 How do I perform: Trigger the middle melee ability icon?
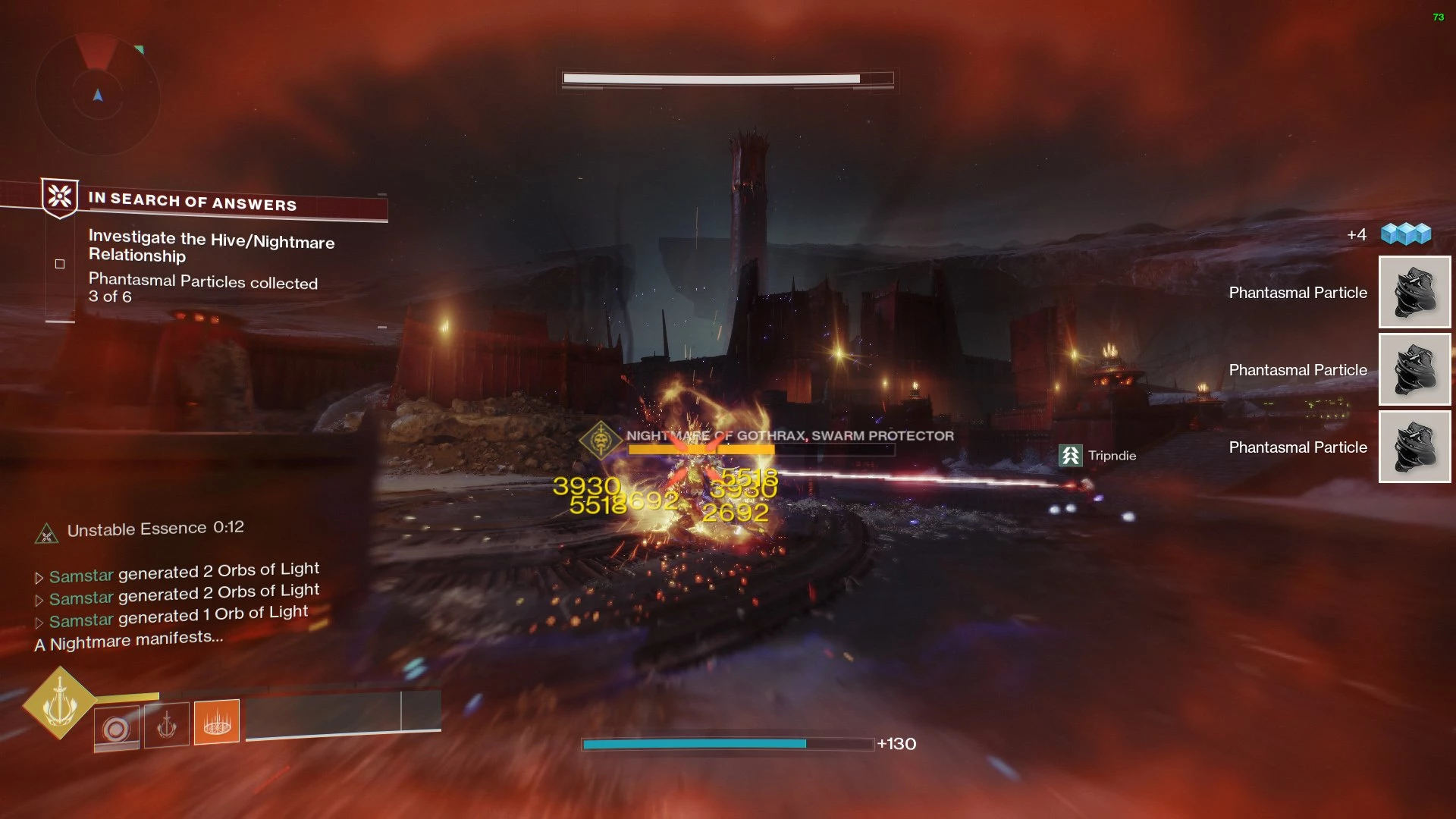pyautogui.click(x=167, y=725)
